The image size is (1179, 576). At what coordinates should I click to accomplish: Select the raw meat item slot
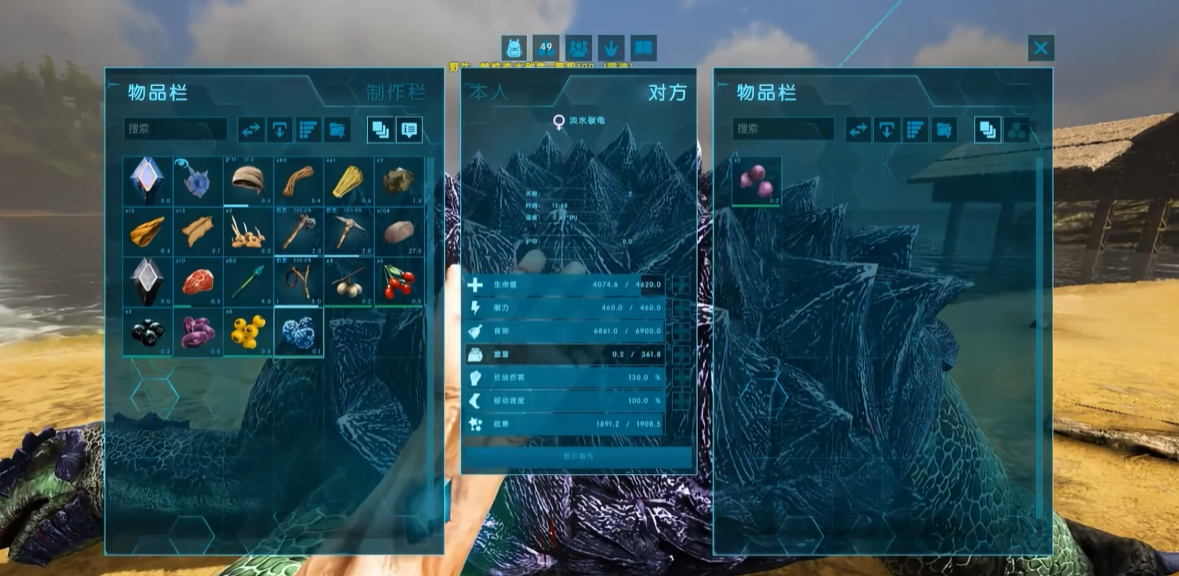click(198, 282)
